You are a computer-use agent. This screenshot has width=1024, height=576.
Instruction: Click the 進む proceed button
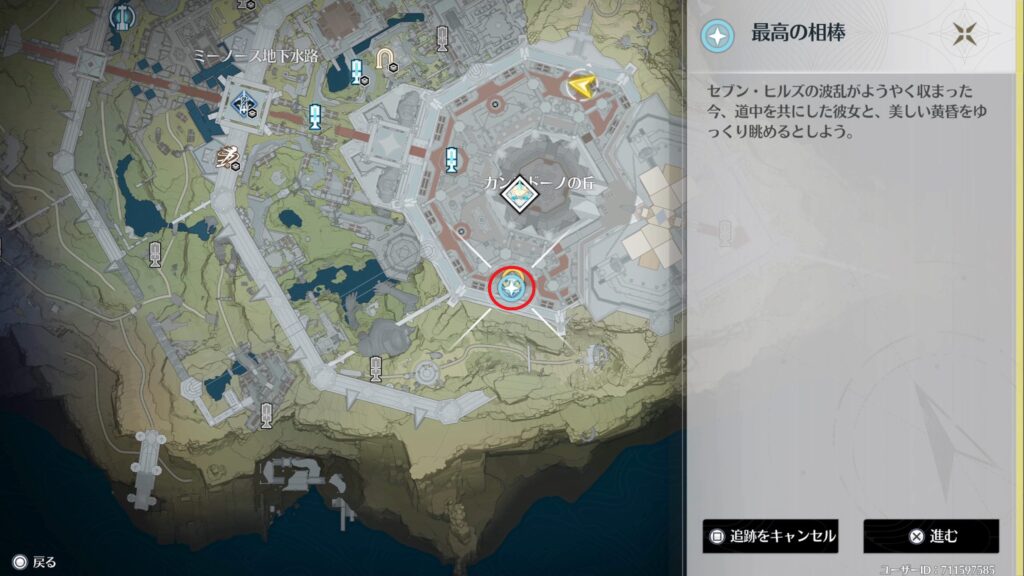tap(931, 536)
